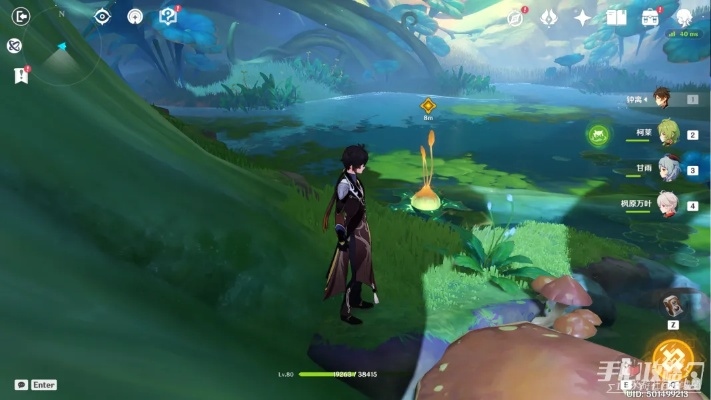
Task: Open the Paimon menu exit-door icon
Action: tap(18, 16)
